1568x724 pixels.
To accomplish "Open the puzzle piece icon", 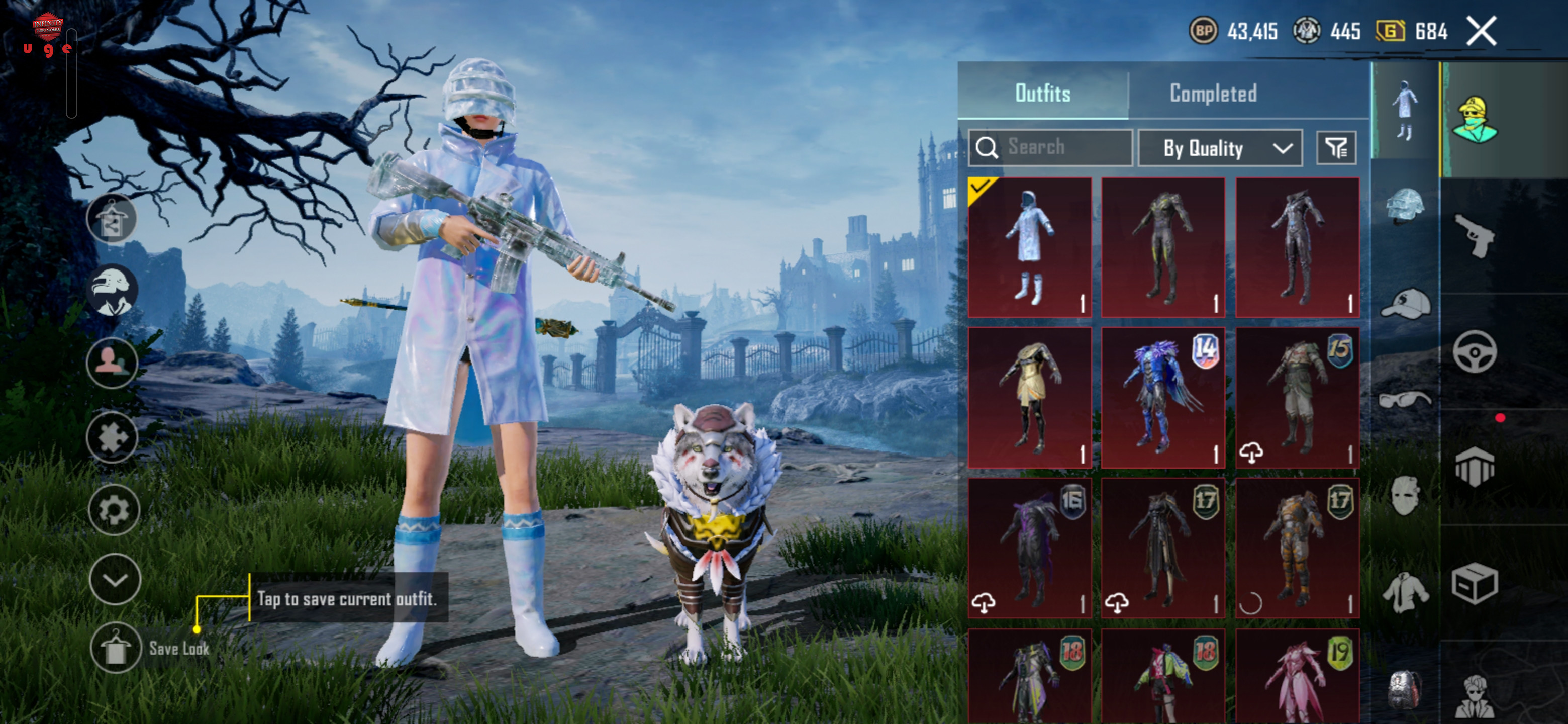I will coord(112,436).
